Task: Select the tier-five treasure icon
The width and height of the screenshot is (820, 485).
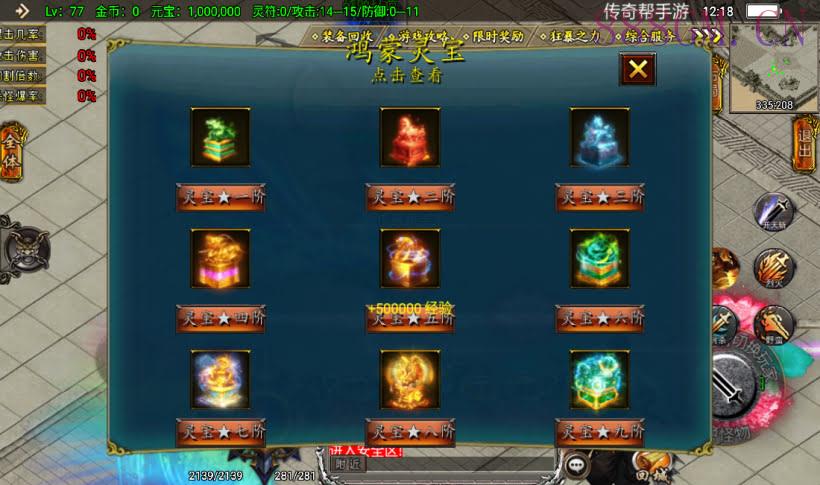Action: (x=410, y=259)
